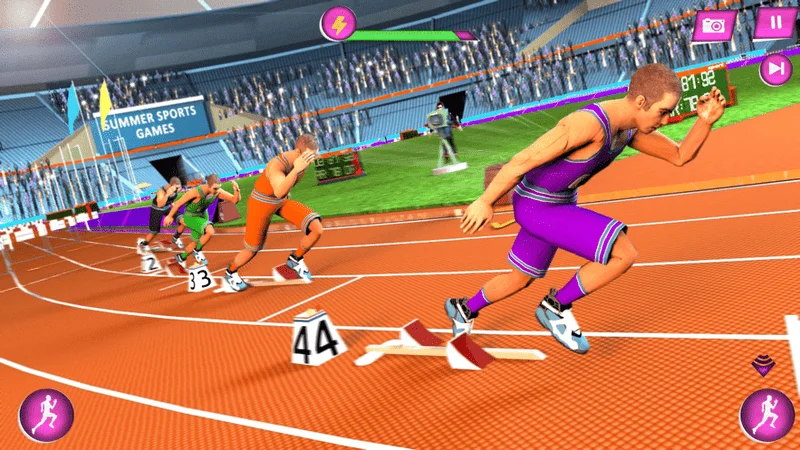Click the skip-forward arrow button
The image size is (800, 450).
775,69
